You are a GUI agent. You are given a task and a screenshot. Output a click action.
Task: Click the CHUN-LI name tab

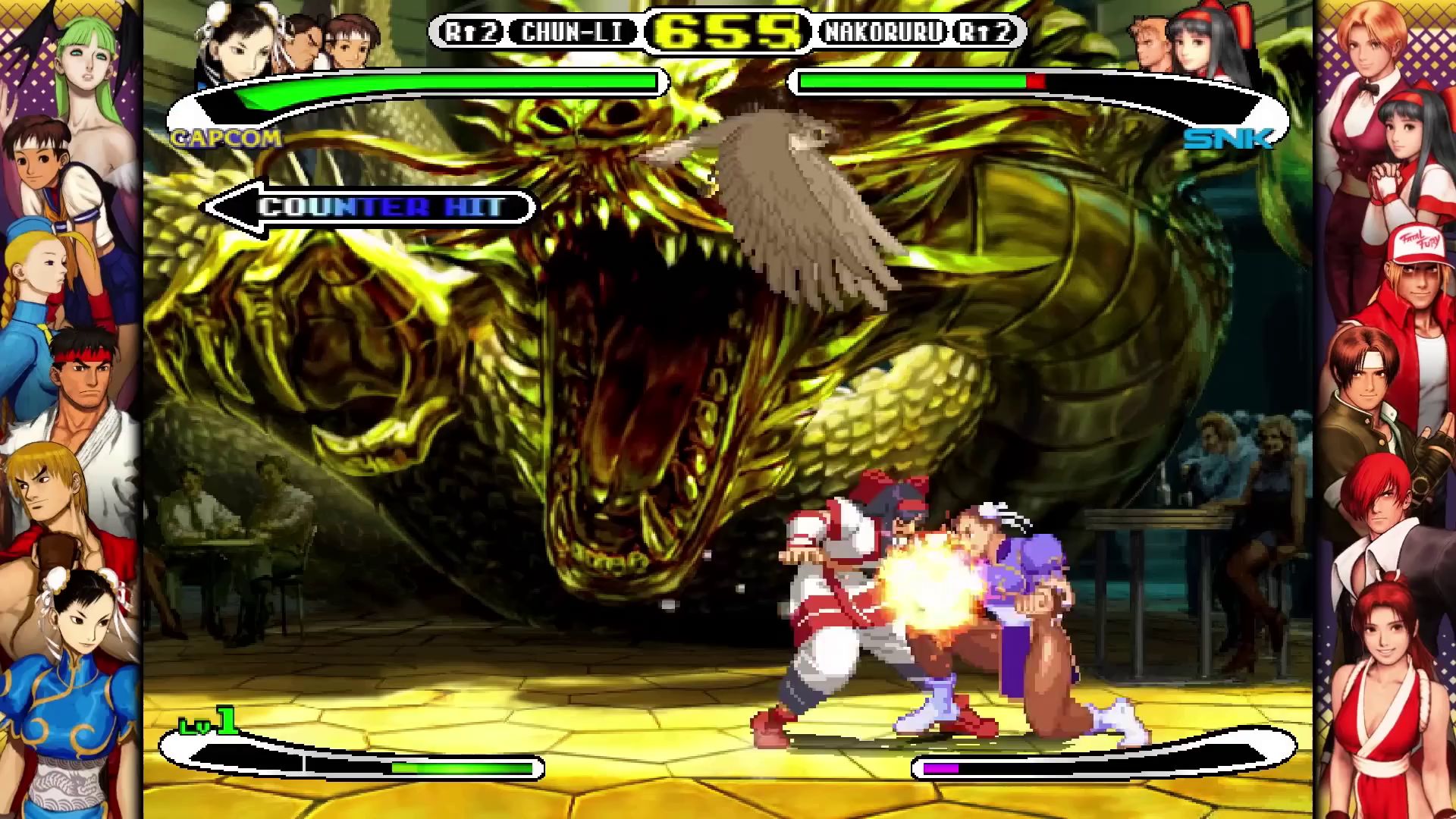click(x=570, y=32)
